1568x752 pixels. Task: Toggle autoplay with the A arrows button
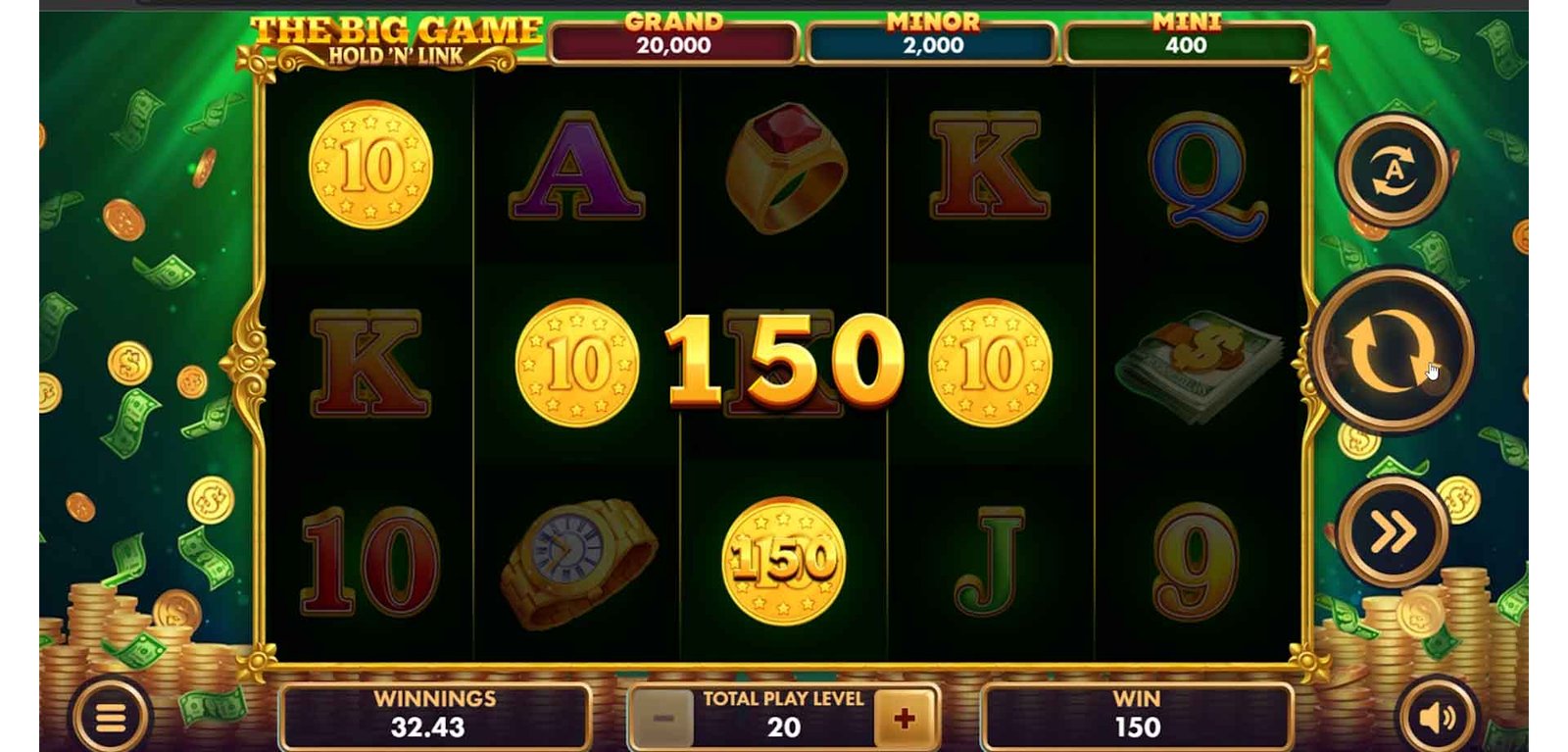(x=1393, y=171)
